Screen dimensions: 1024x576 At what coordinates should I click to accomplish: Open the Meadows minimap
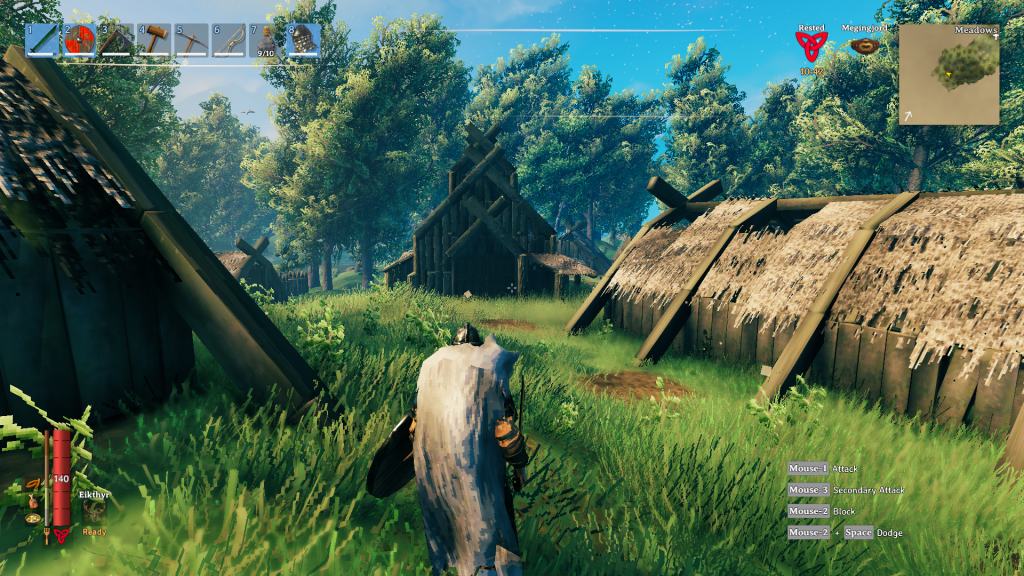pyautogui.click(x=949, y=74)
